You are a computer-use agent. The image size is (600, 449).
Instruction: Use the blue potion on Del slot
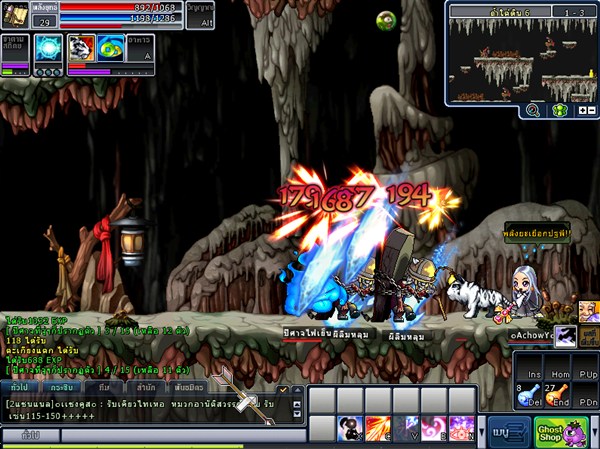point(528,394)
